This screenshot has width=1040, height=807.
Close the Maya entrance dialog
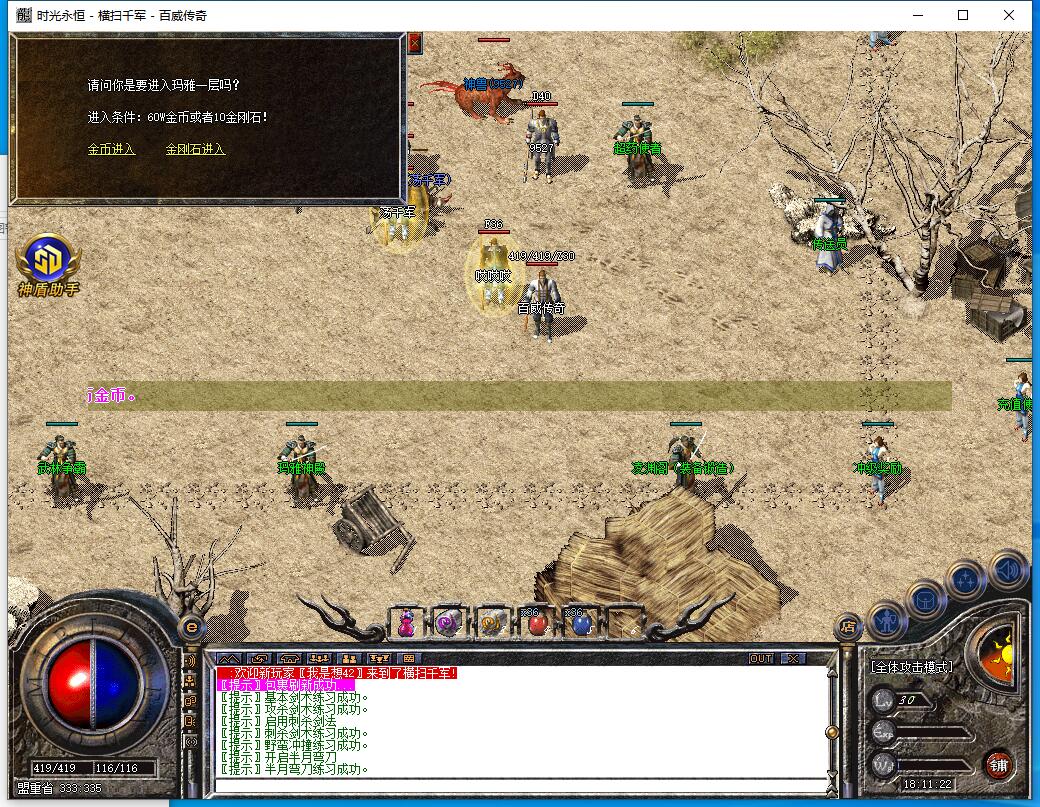point(414,43)
